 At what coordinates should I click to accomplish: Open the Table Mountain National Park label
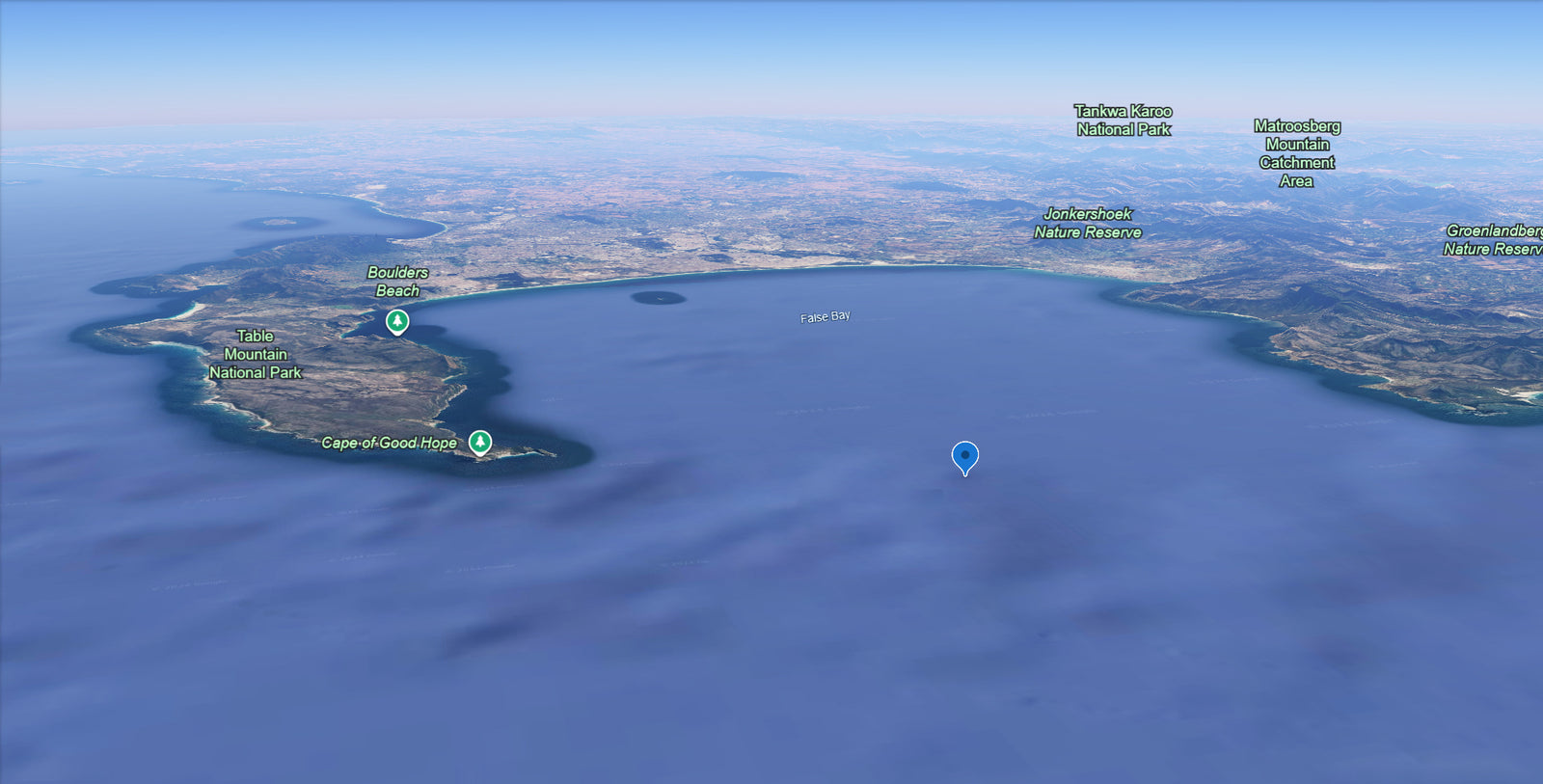point(256,354)
